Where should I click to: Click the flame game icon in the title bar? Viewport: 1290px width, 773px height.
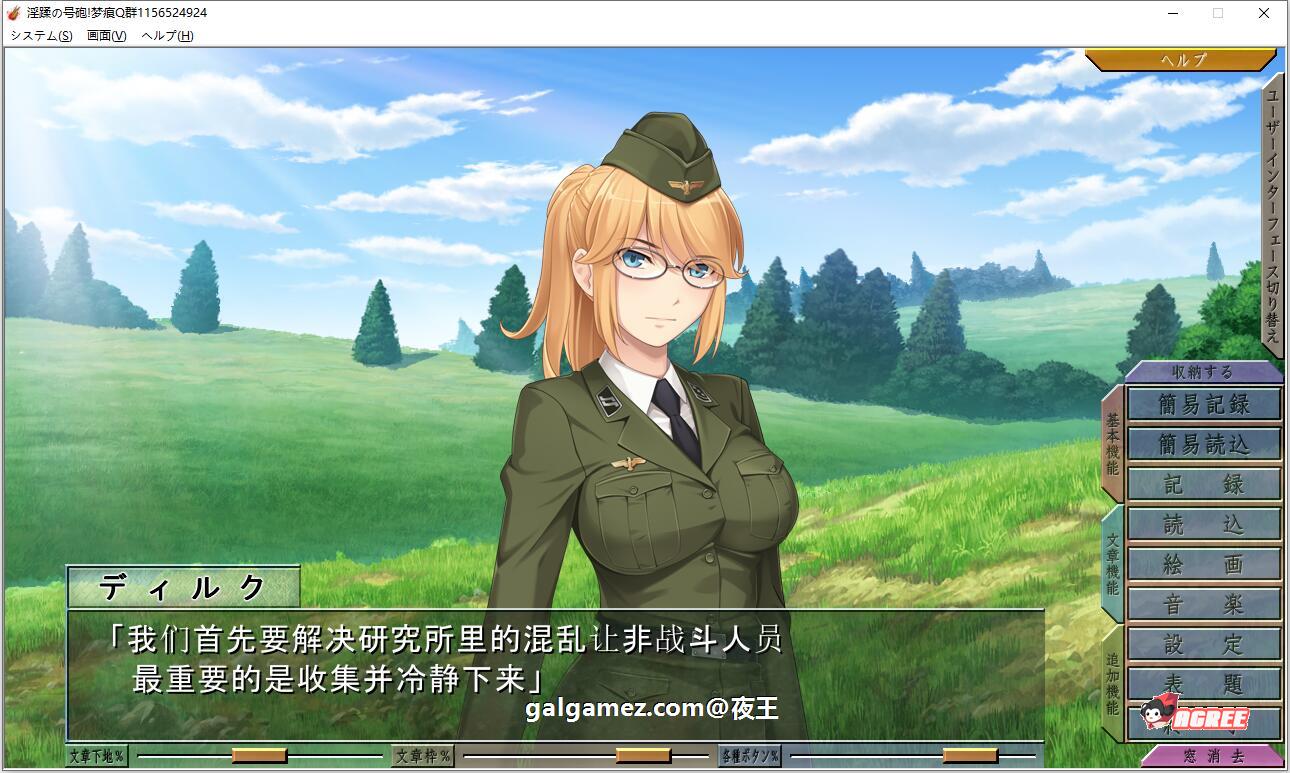[14, 13]
